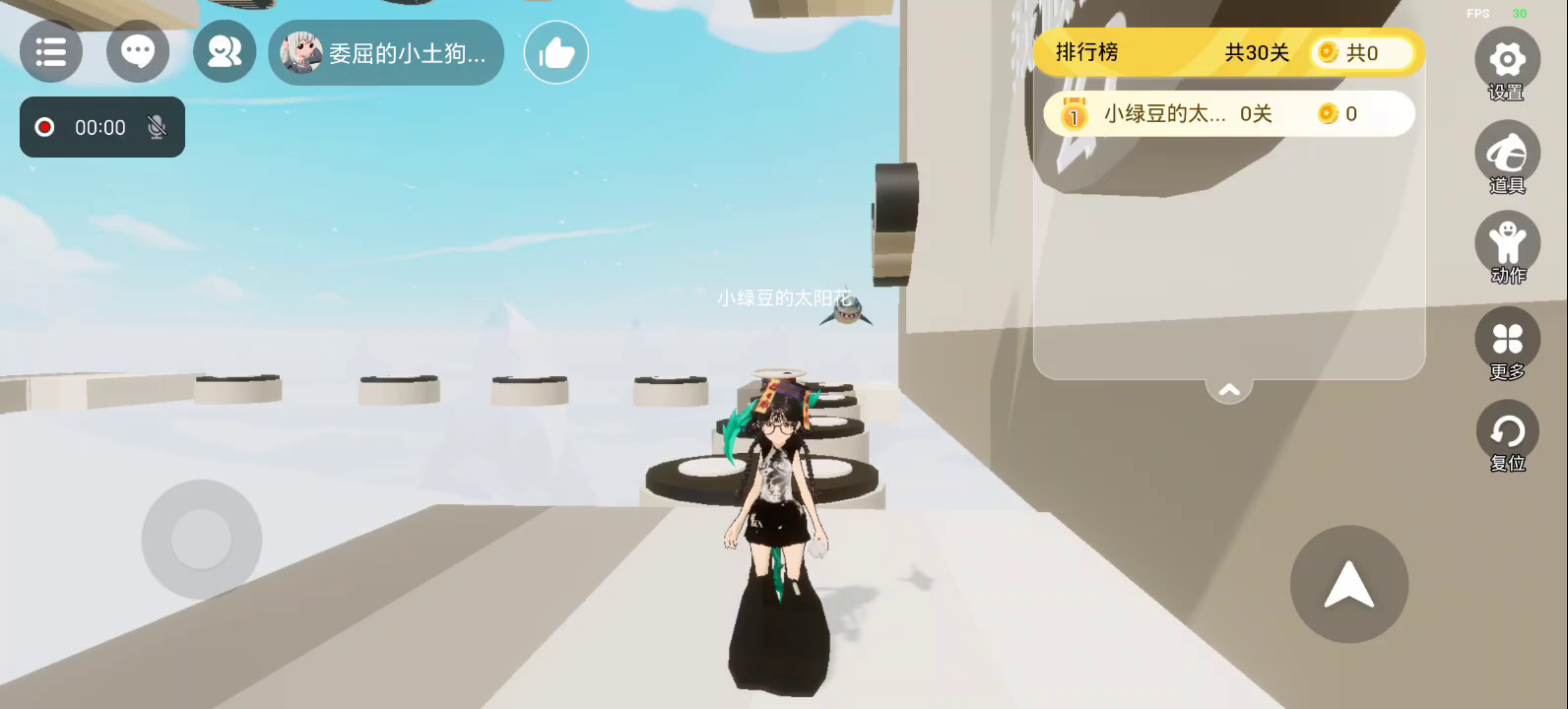Image resolution: width=1568 pixels, height=709 pixels.
Task: Toggle the muted microphone icon
Action: pos(156,127)
